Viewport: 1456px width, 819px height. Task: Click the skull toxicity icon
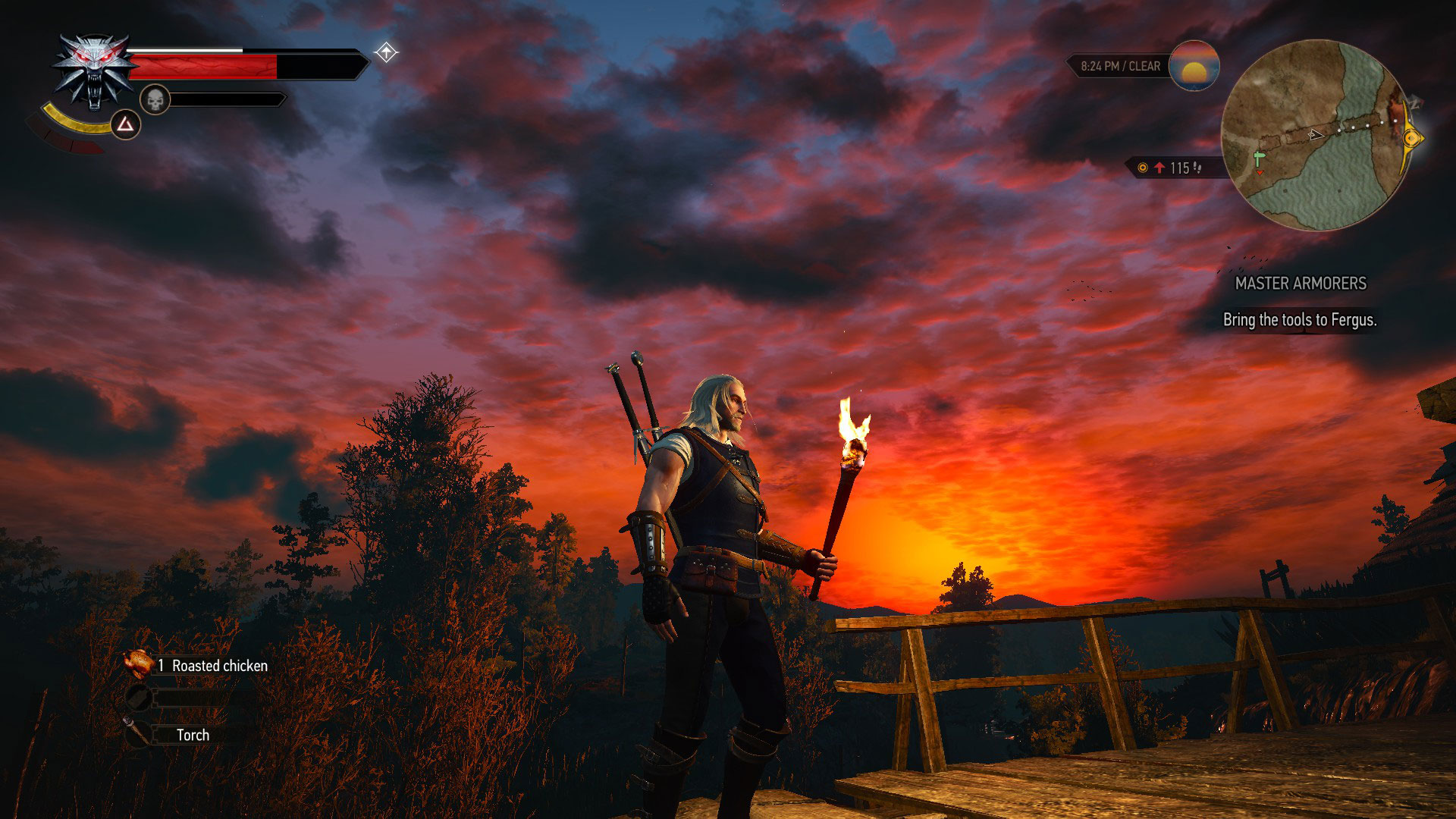155,99
